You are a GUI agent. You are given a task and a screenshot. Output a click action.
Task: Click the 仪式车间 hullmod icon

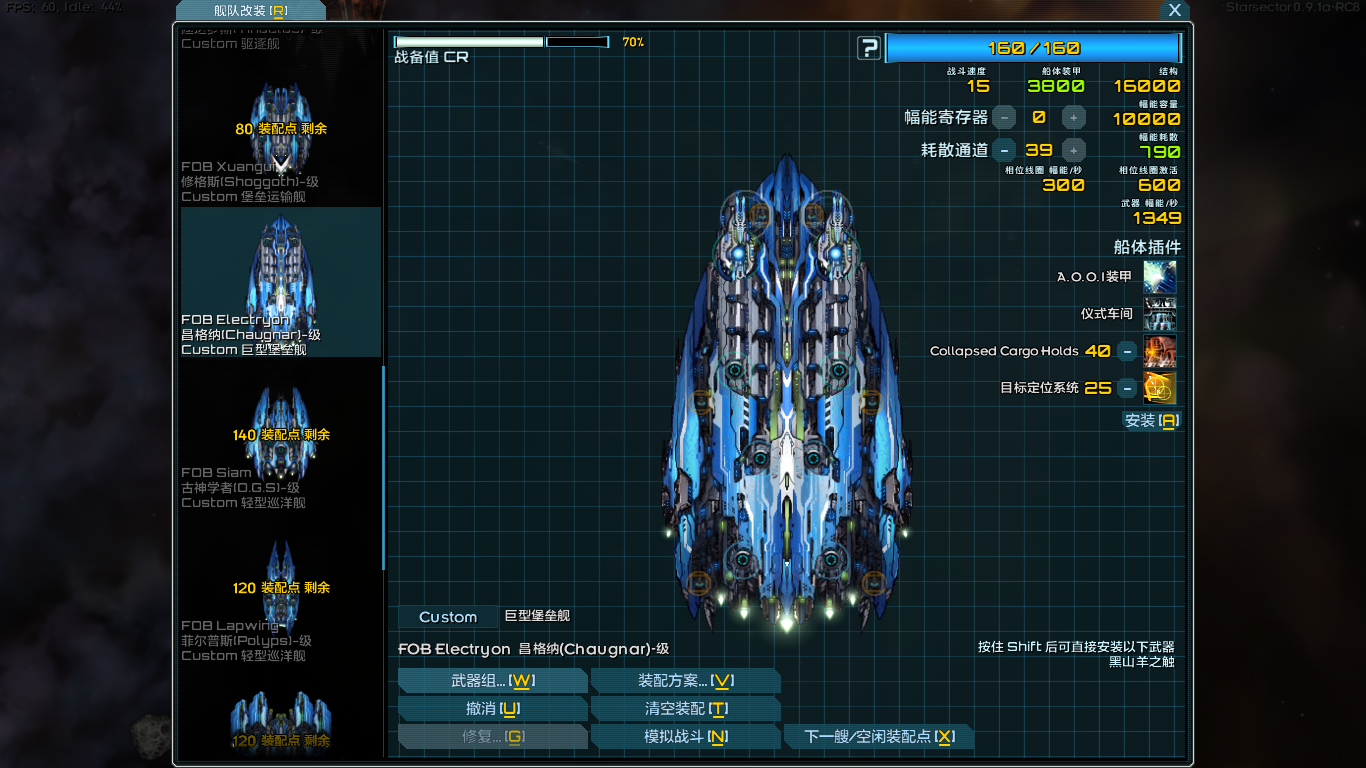(1159, 315)
